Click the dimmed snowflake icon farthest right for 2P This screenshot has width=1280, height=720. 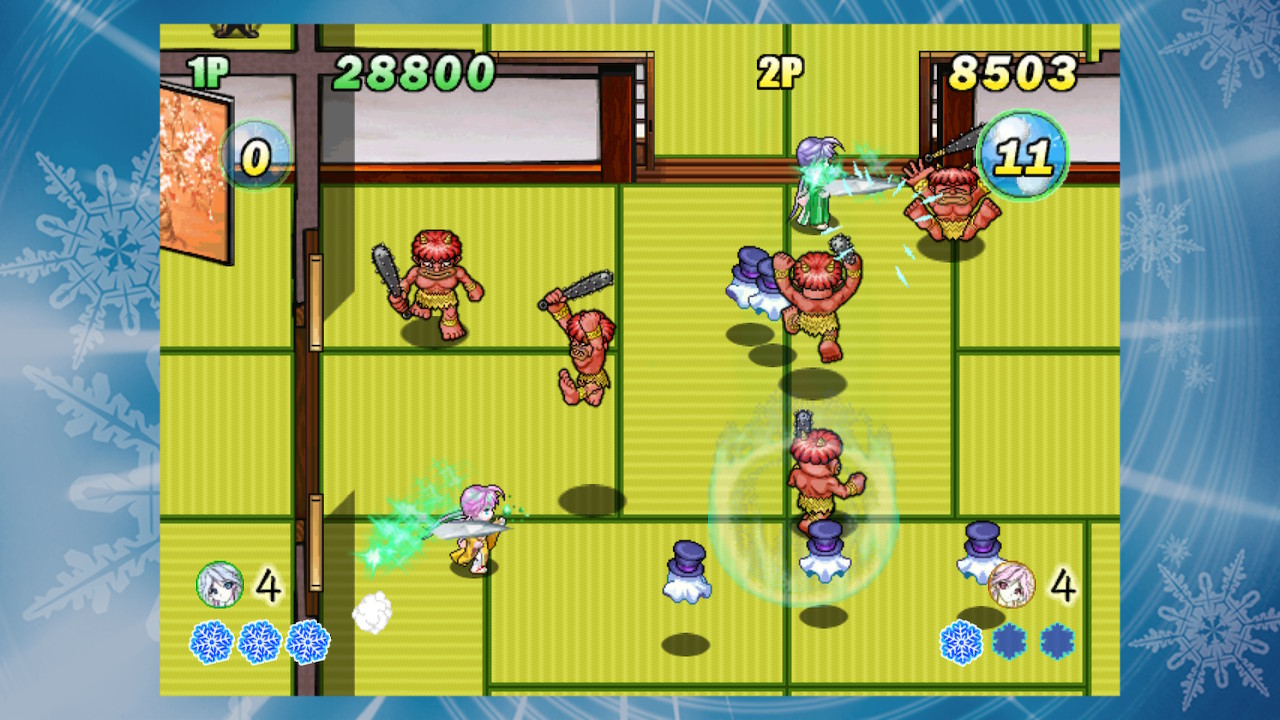1054,640
